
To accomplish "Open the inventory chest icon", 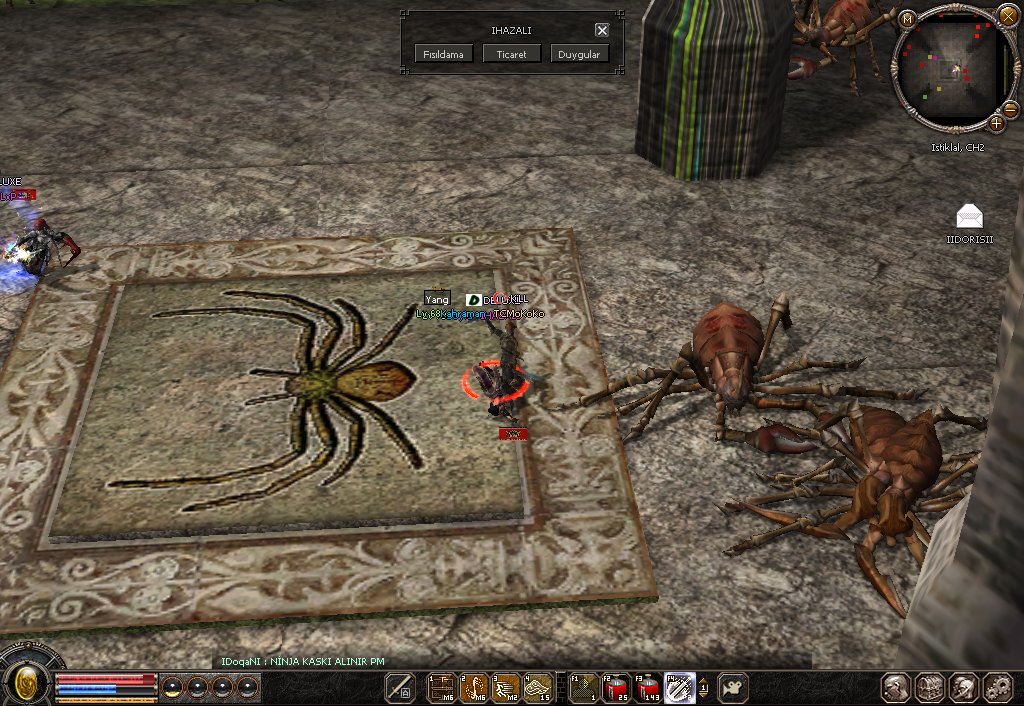I will pos(931,687).
